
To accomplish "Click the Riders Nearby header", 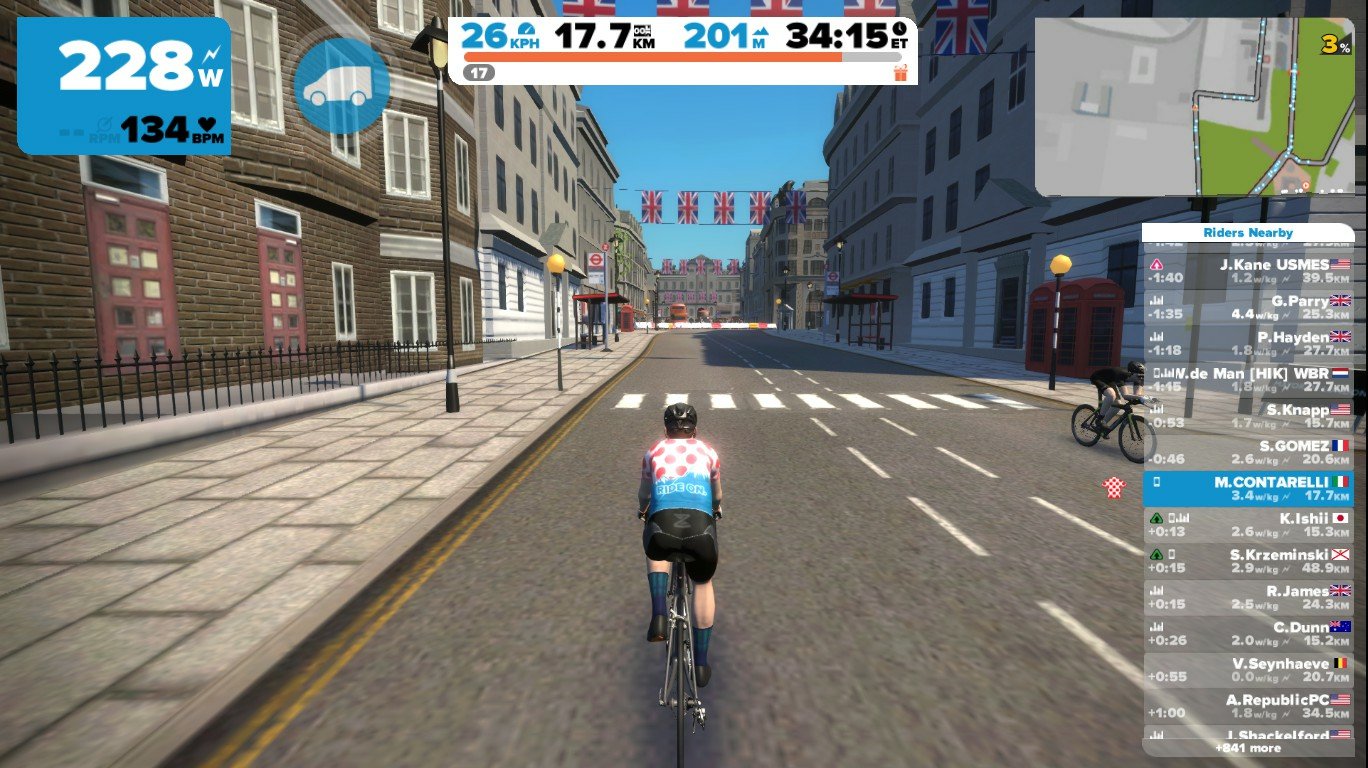I will tap(1248, 233).
